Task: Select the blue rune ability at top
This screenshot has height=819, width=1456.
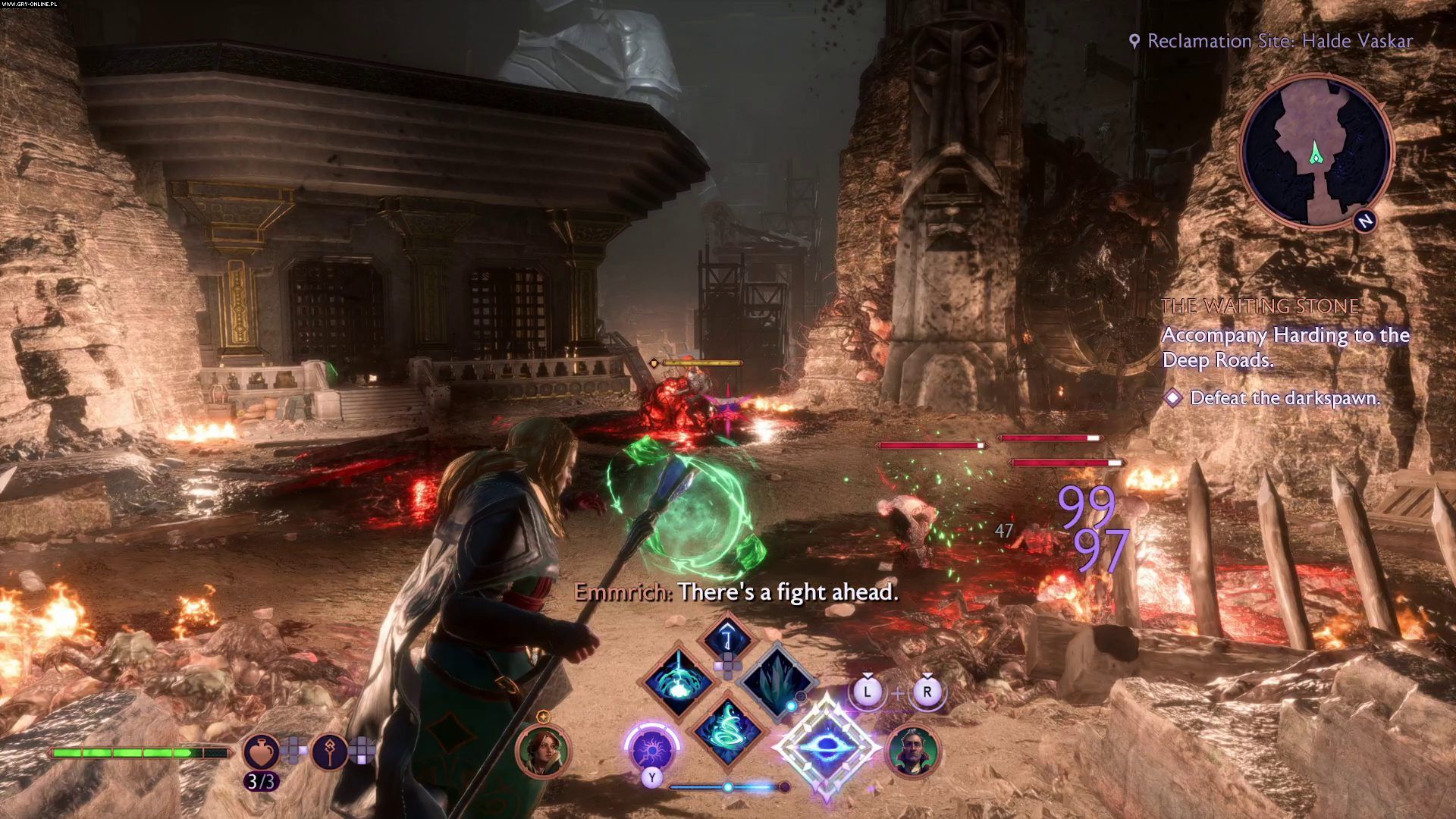Action: coord(727,635)
